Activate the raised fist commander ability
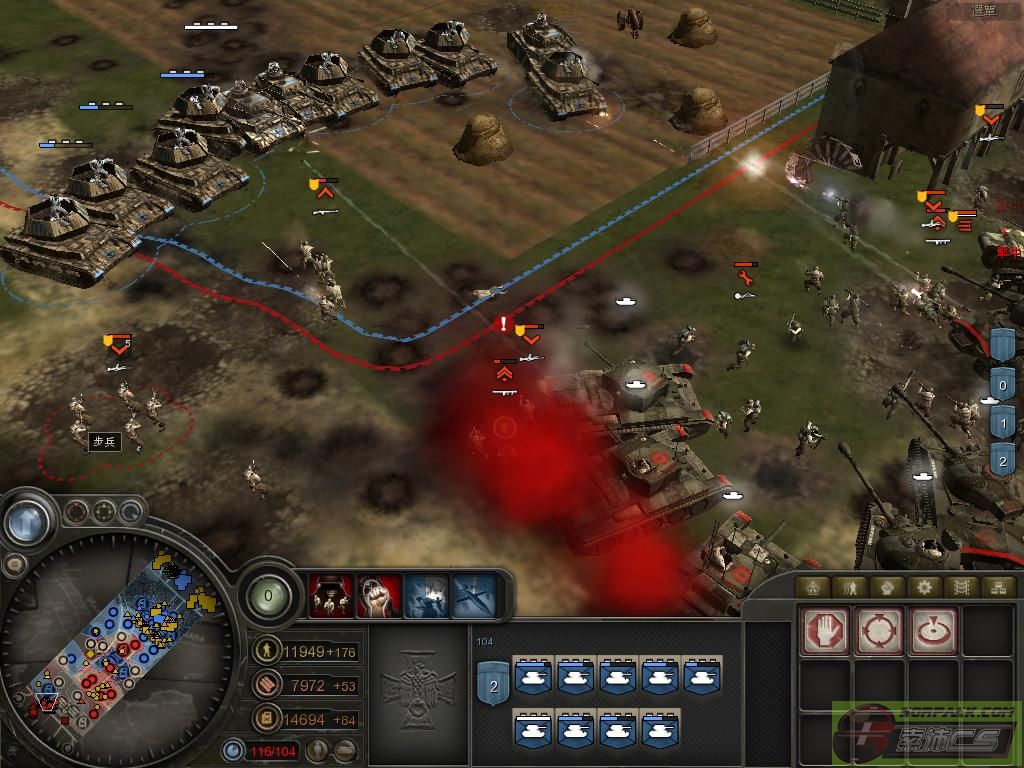The width and height of the screenshot is (1024, 768). (x=379, y=597)
